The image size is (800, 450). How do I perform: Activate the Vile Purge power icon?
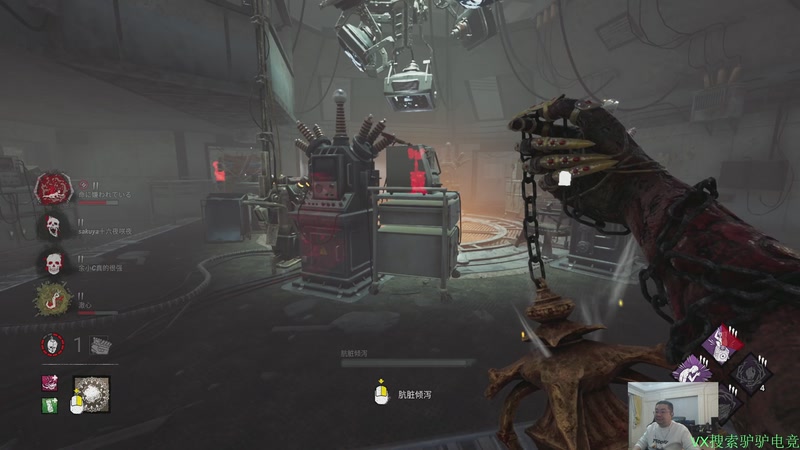91,395
